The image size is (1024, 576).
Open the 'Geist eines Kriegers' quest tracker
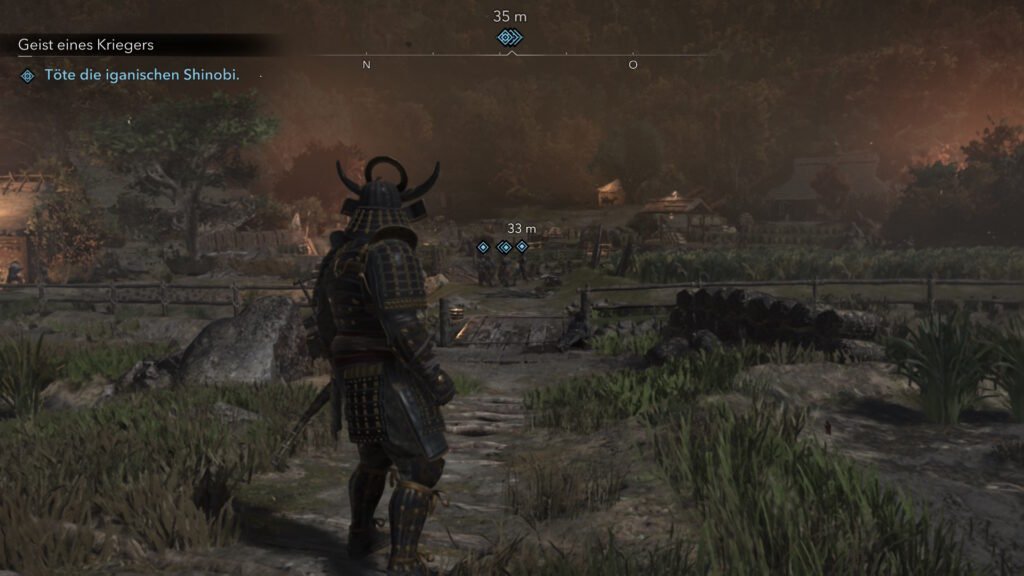(85, 45)
